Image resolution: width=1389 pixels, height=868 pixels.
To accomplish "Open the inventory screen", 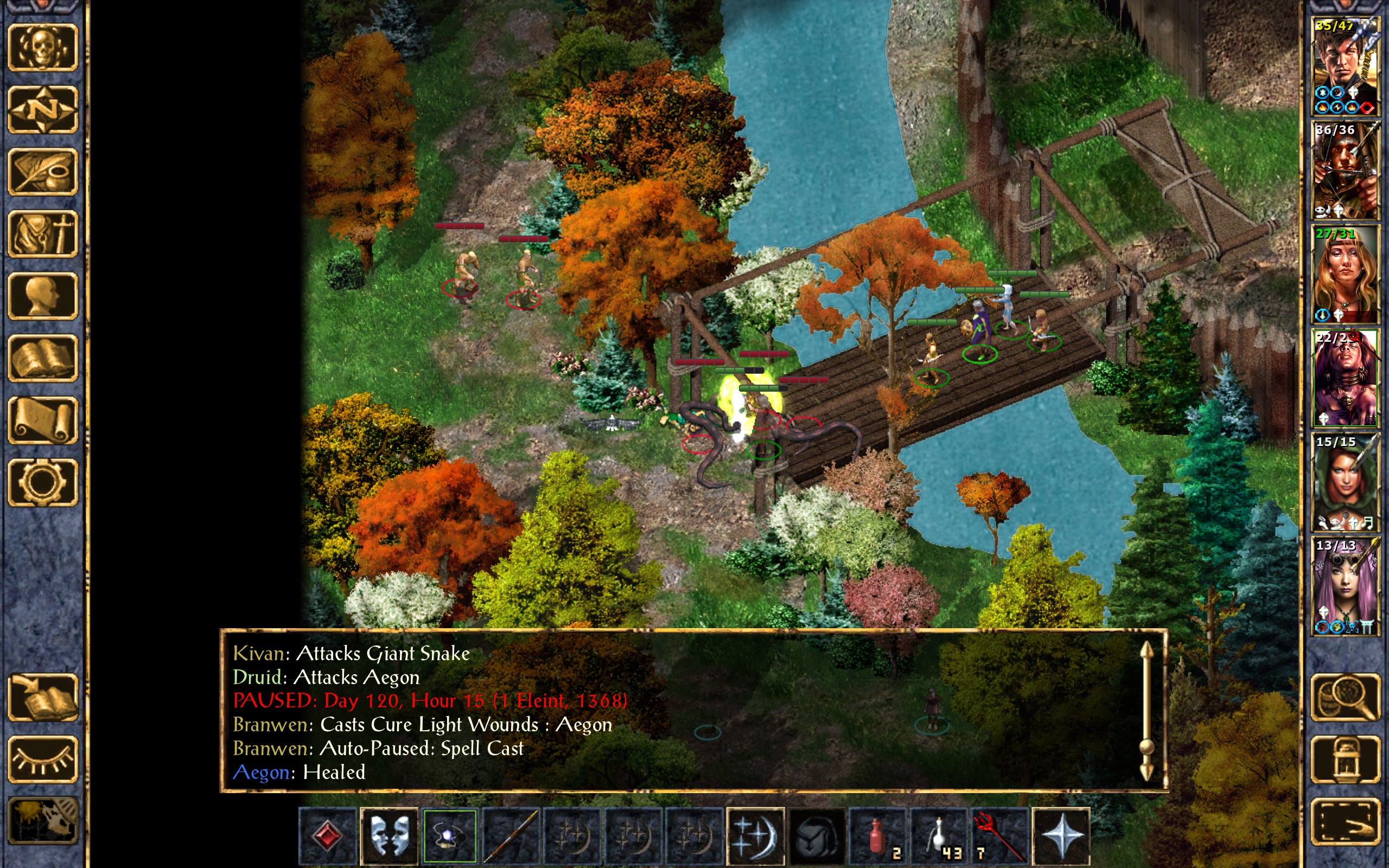I will click(42, 234).
